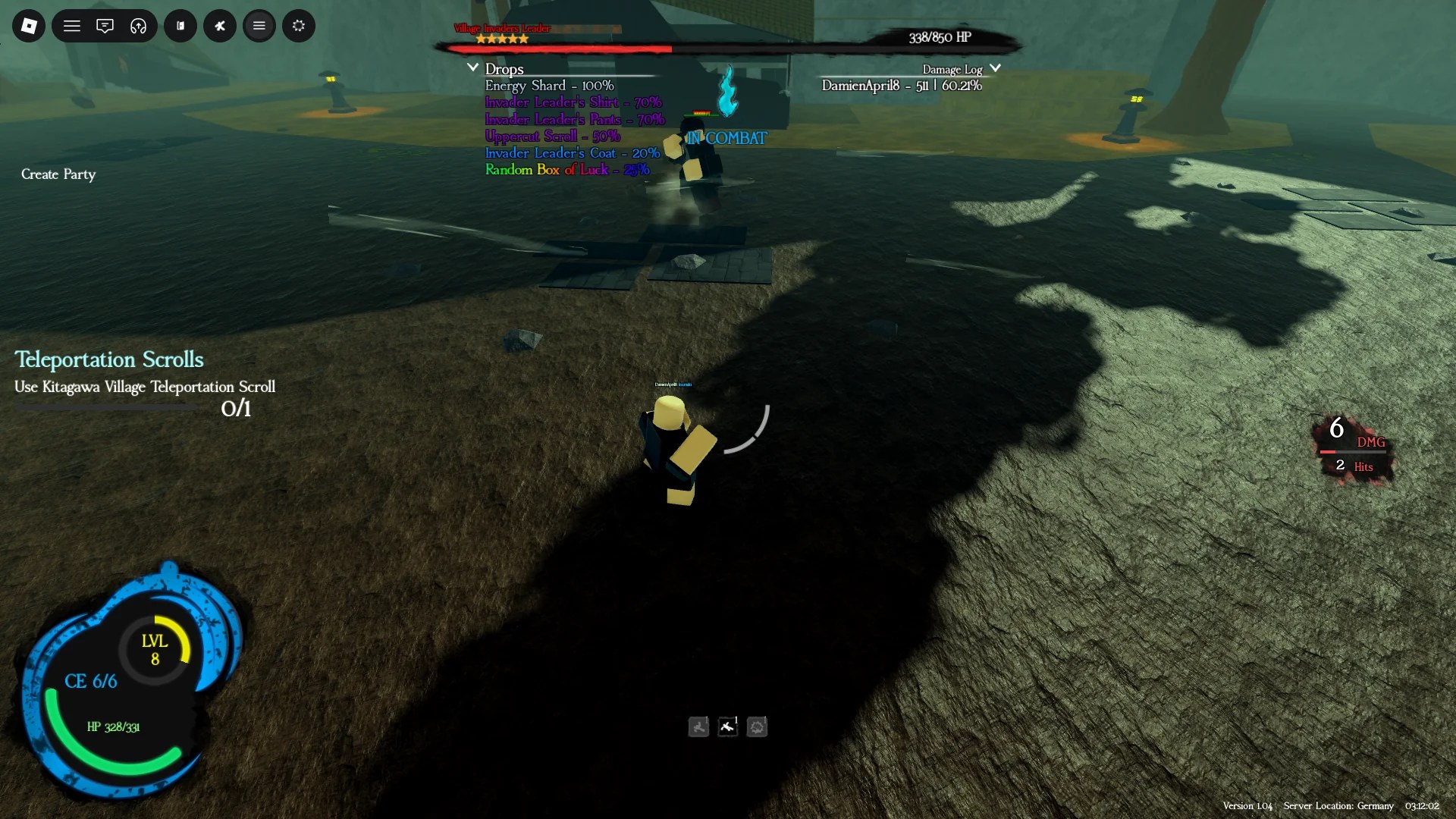Click the Kitagawa Village Teleportation Scroll objective
The width and height of the screenshot is (1456, 819).
tap(144, 387)
